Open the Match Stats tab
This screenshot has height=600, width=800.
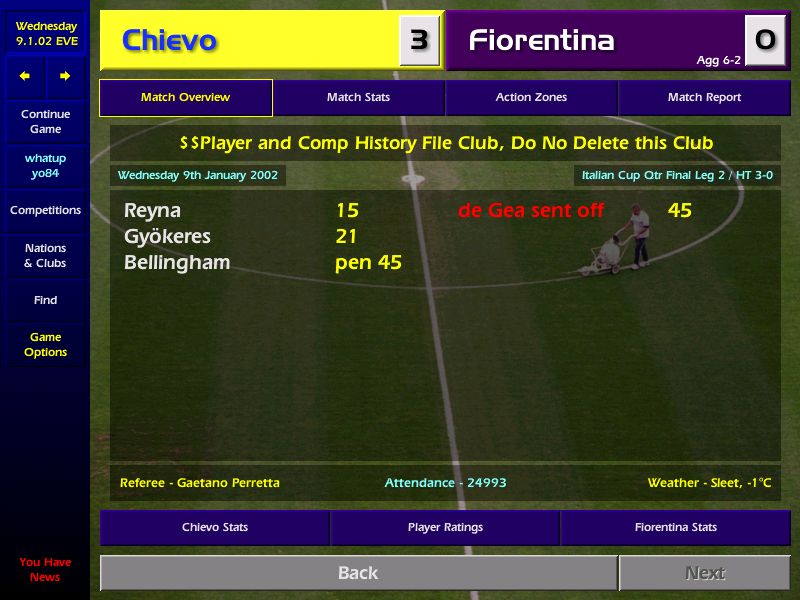coord(358,98)
